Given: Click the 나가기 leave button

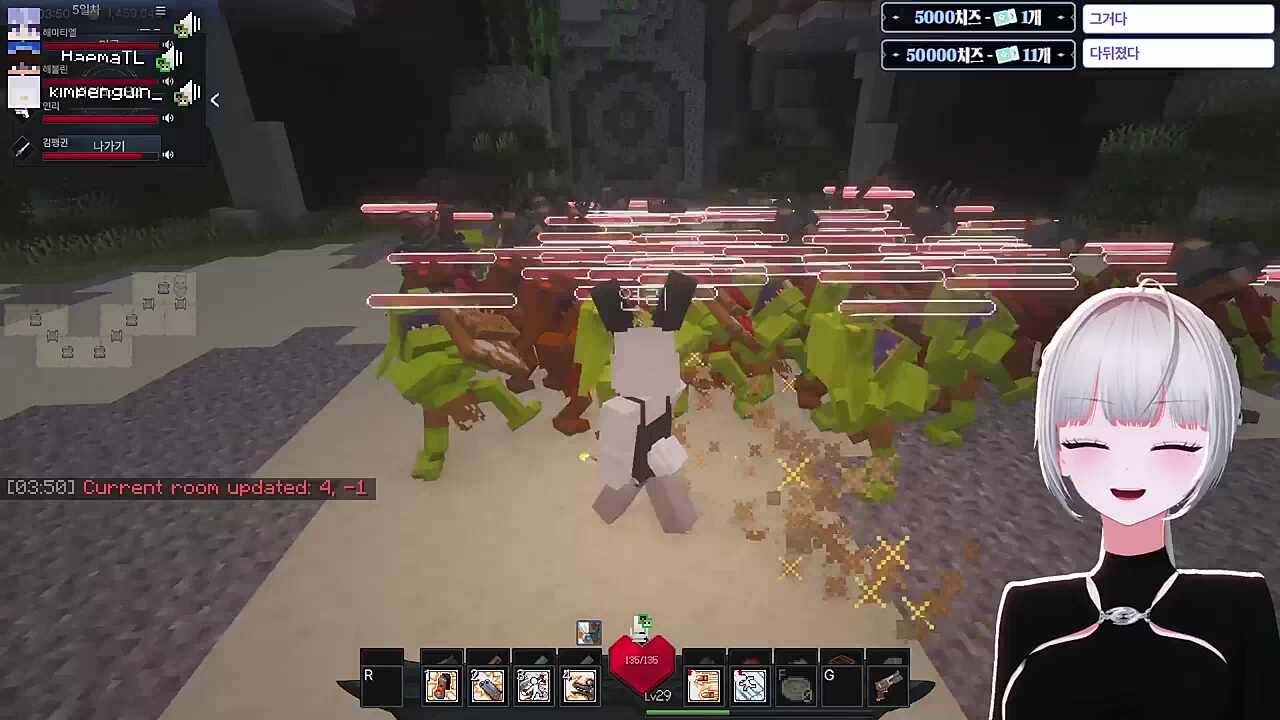Looking at the screenshot, I should tap(109, 146).
